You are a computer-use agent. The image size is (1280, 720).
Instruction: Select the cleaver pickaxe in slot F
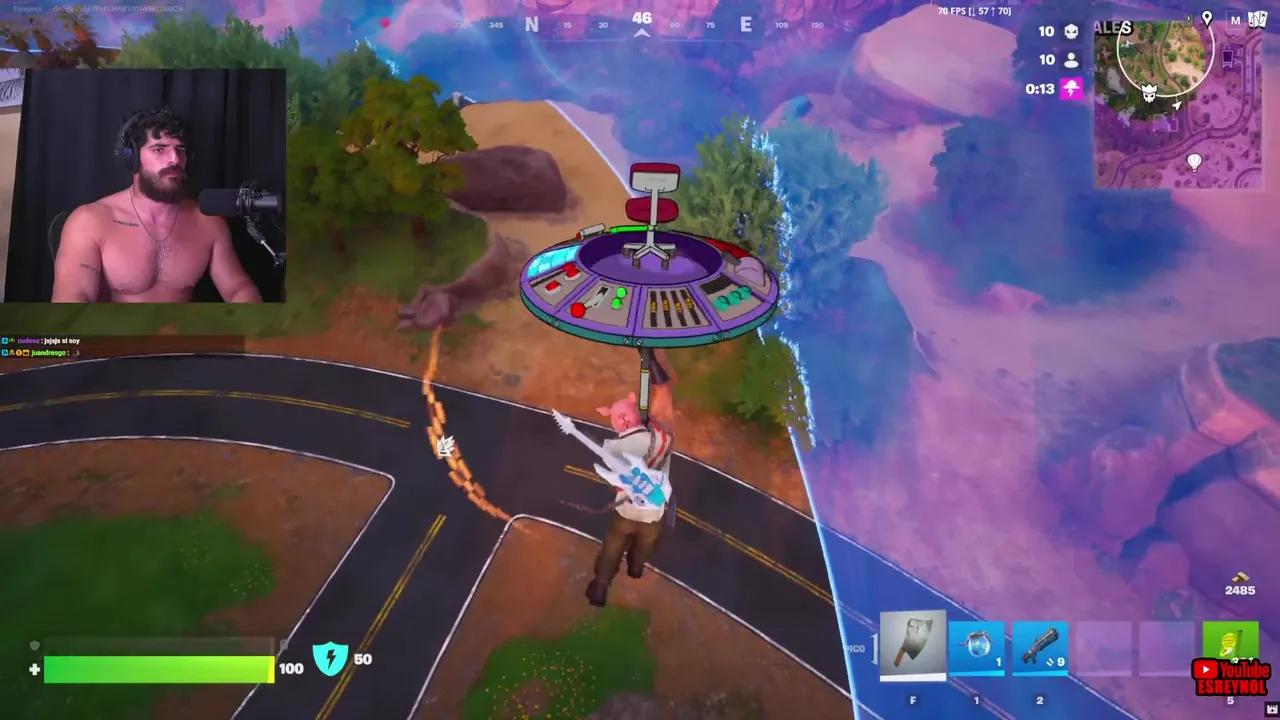point(911,645)
